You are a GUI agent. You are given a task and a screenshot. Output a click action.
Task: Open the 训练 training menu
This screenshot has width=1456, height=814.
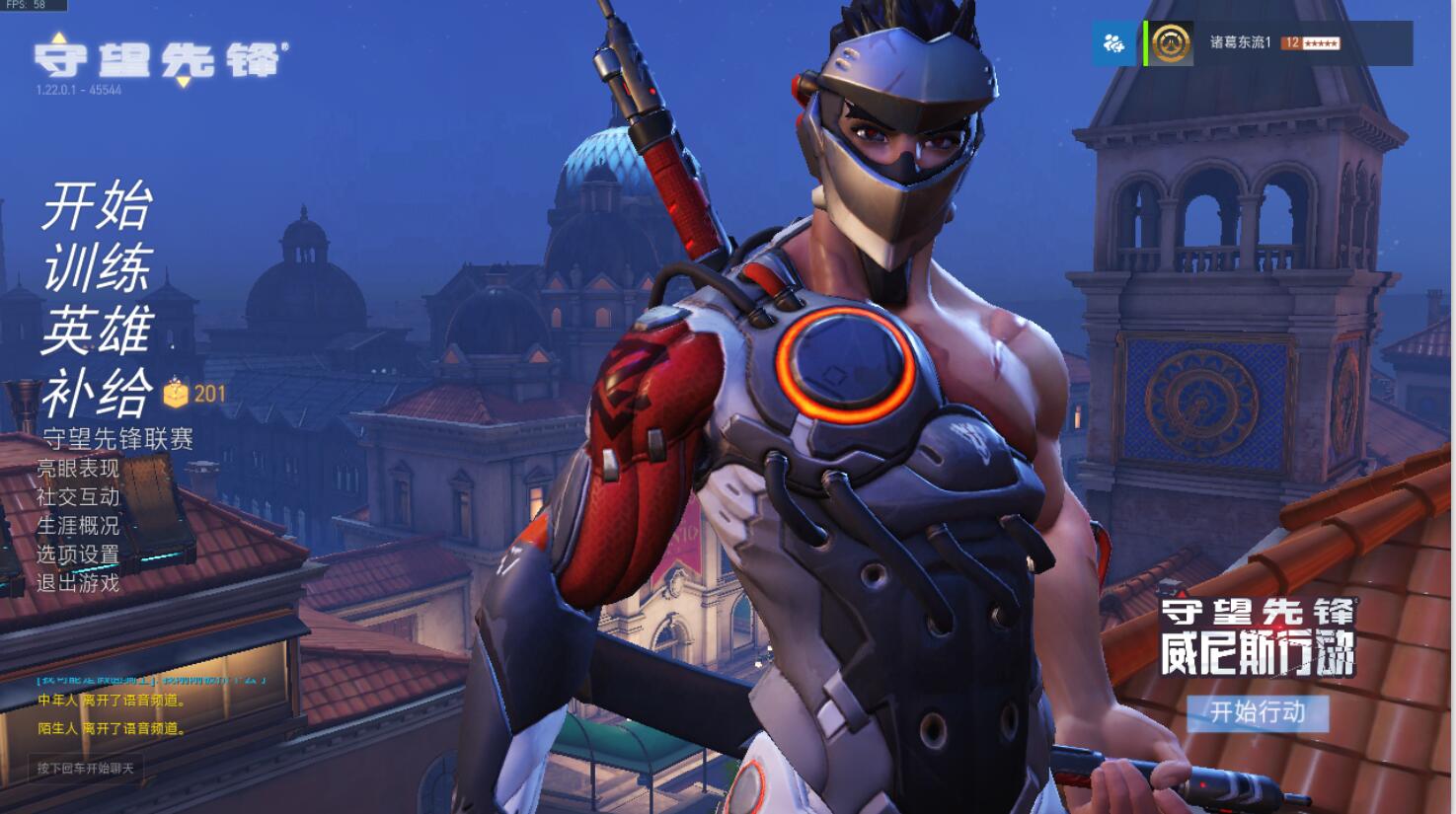tap(97, 268)
